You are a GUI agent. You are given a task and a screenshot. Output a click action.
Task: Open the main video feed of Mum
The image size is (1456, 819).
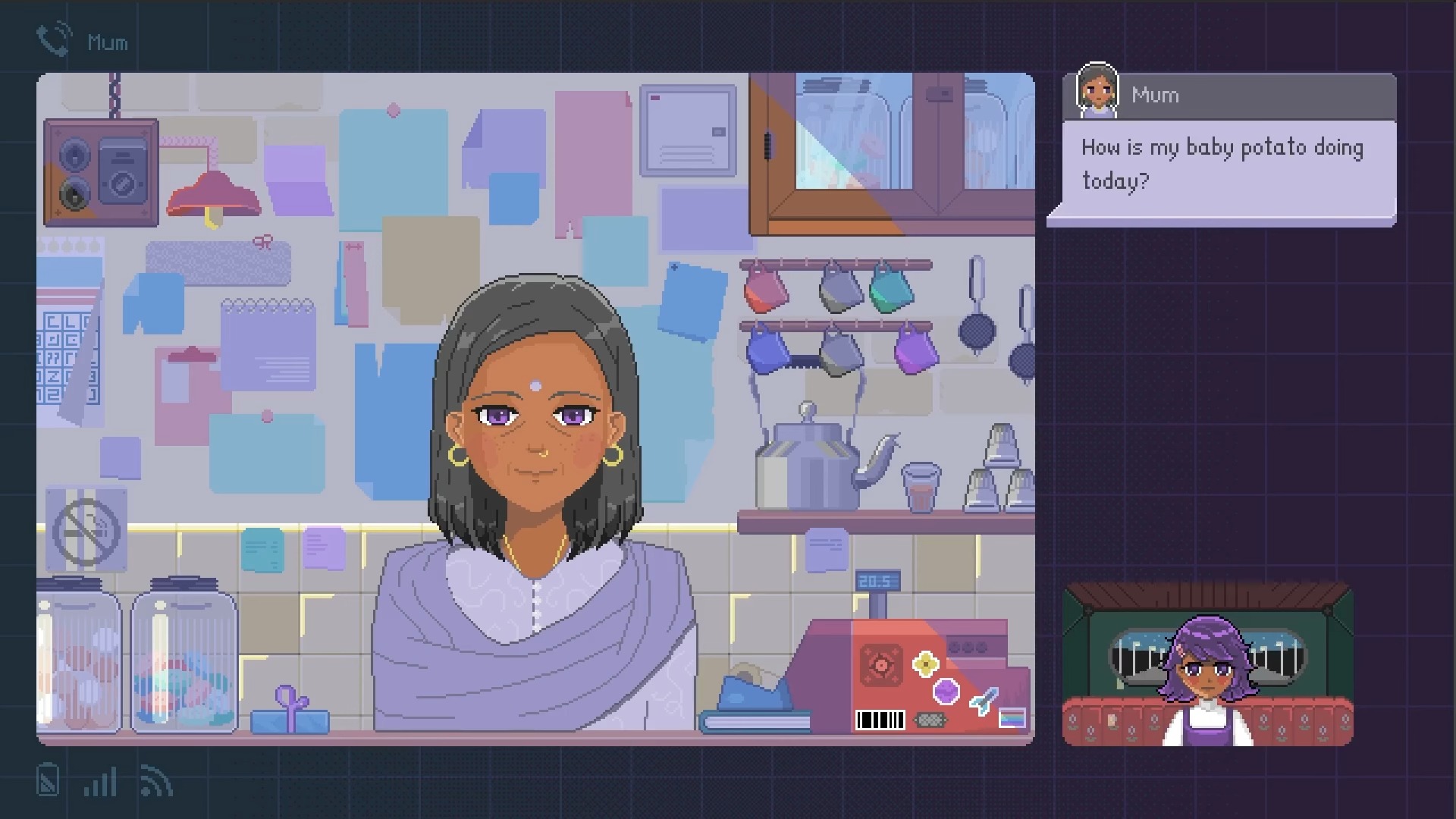(x=535, y=409)
